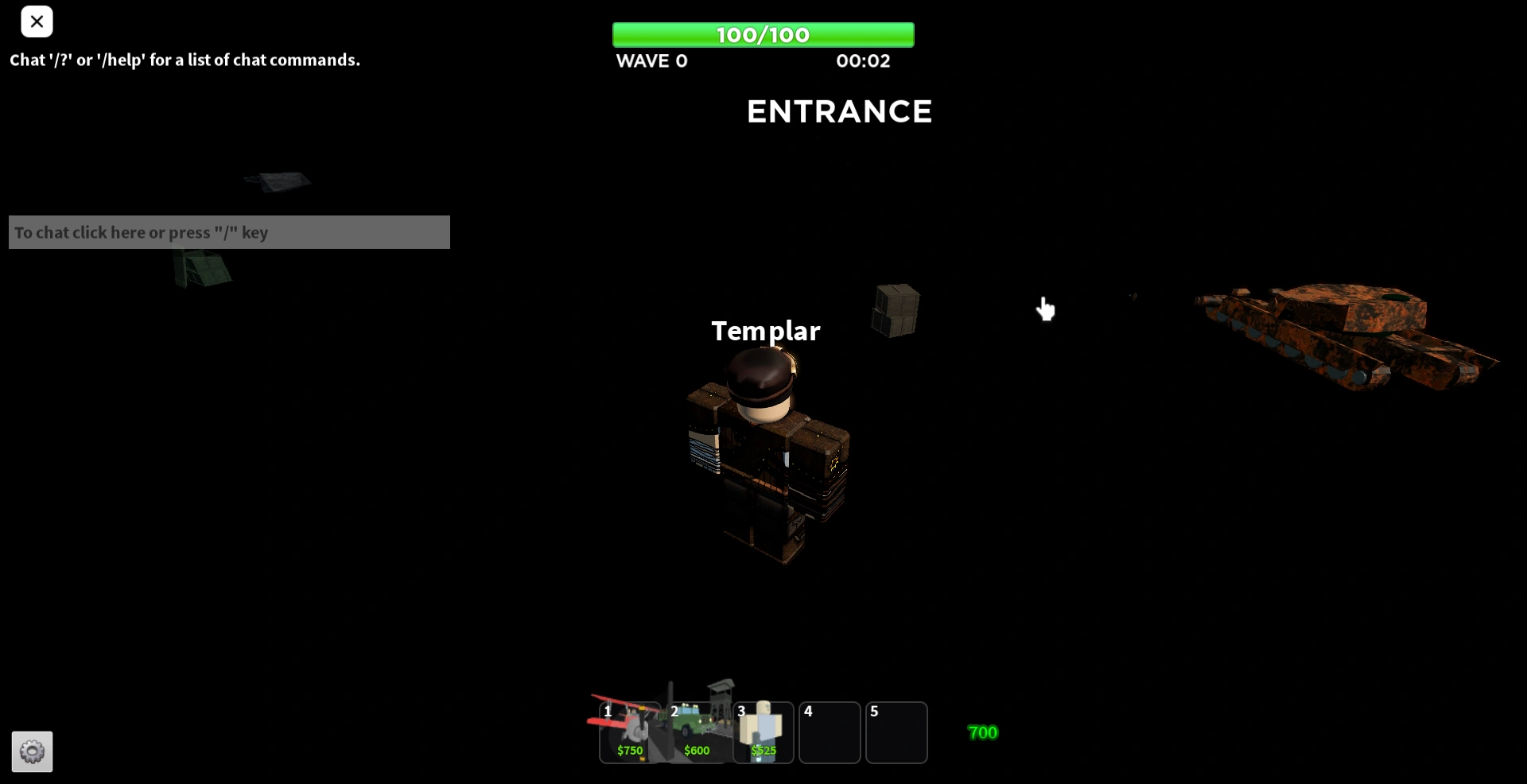Click the 00:02 wave timer
Image resolution: width=1527 pixels, height=784 pixels.
tap(862, 60)
